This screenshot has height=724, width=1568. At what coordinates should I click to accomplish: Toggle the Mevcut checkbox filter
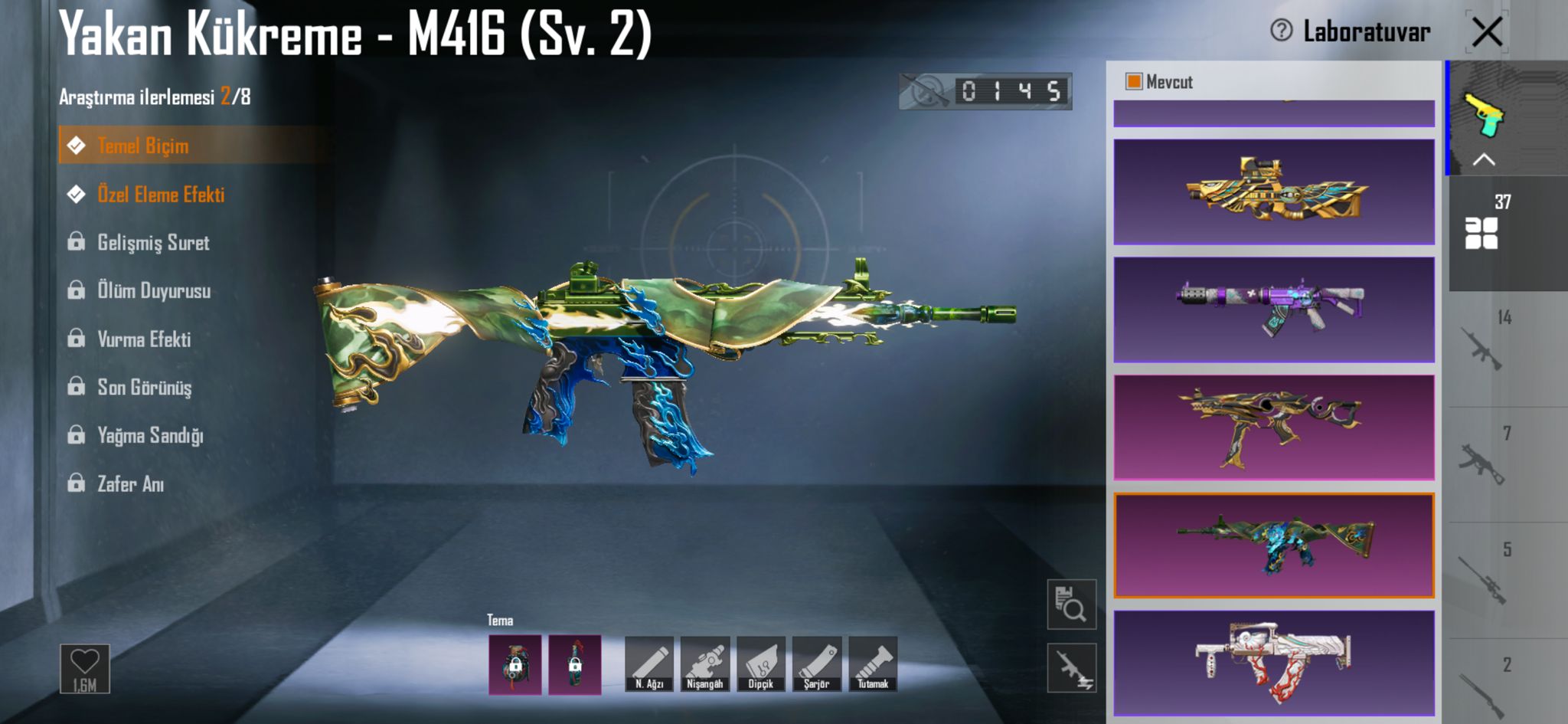point(1134,82)
